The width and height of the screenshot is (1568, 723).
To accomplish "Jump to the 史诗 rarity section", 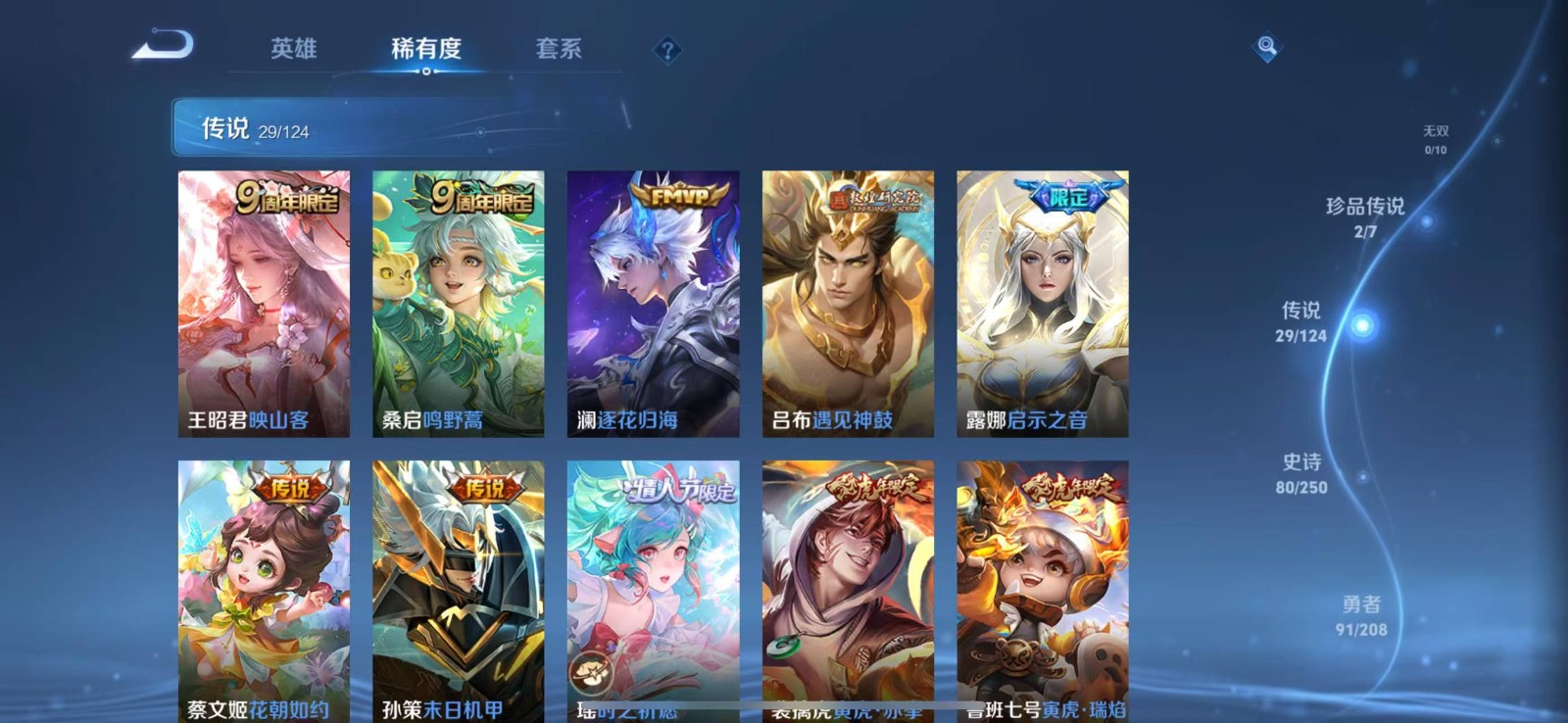I will 1301,472.
